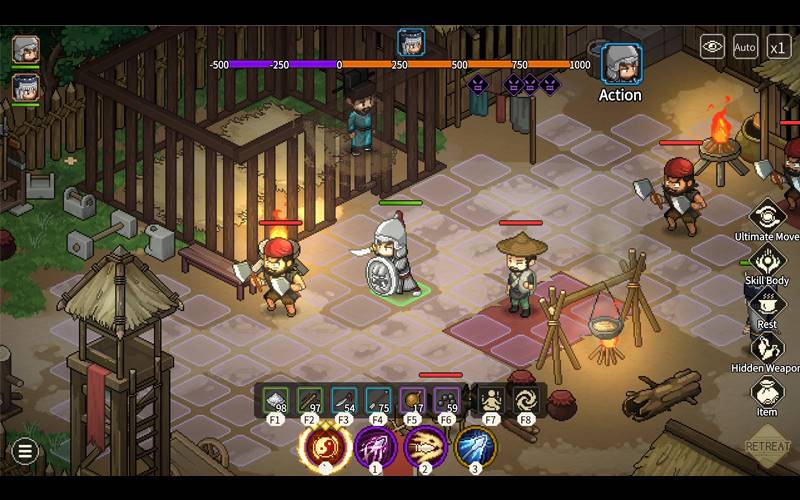Toggle the eye visibility button
Screen dimensions: 800x500
pos(712,45)
